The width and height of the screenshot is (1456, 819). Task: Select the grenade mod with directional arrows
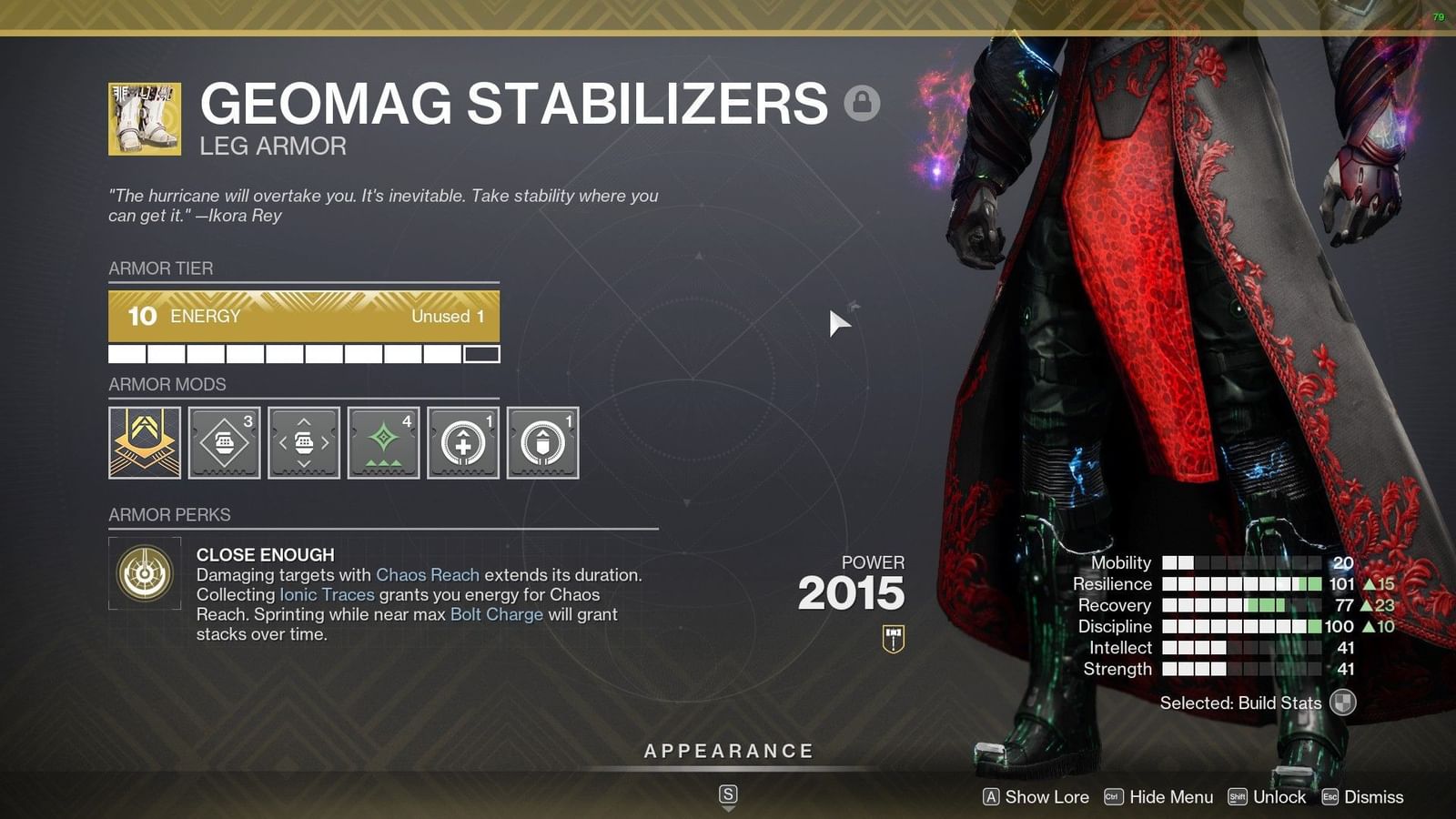tap(303, 443)
